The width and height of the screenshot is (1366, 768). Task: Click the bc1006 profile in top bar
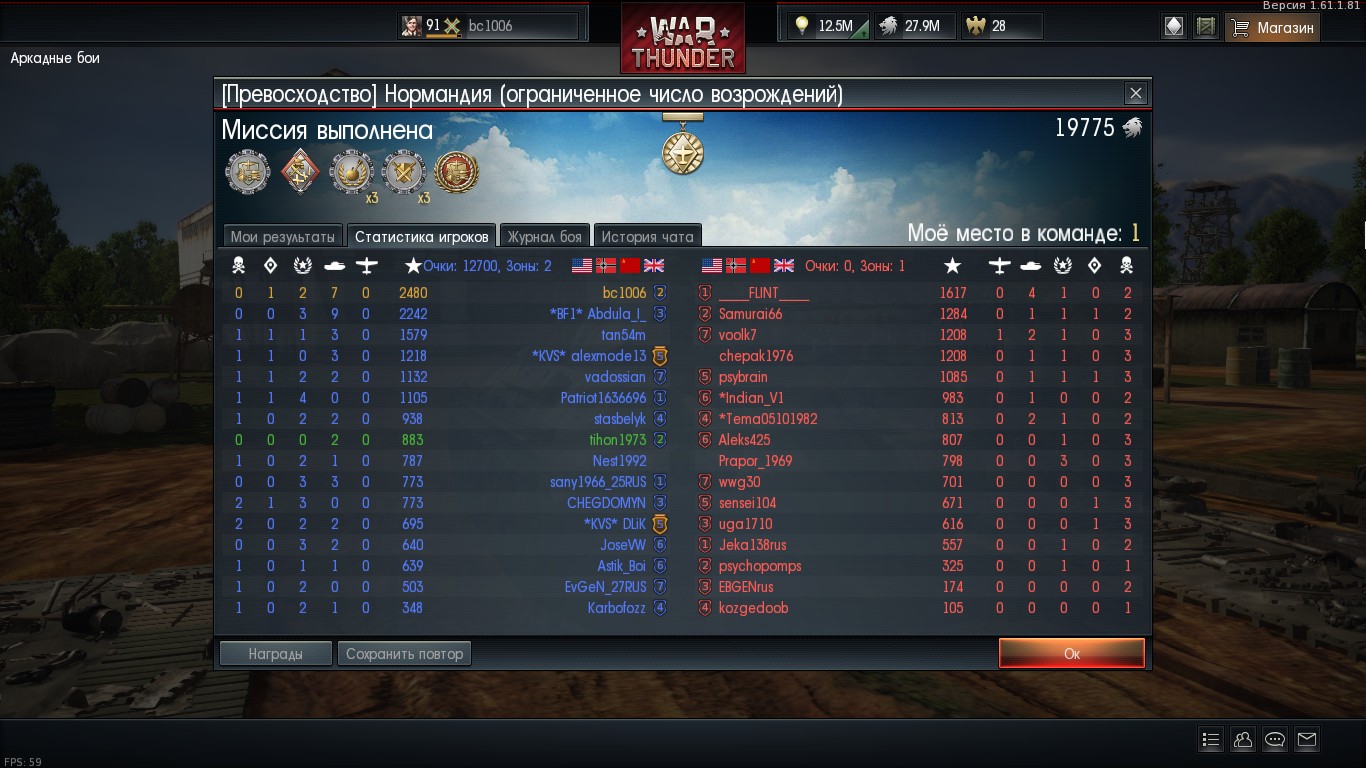(489, 26)
